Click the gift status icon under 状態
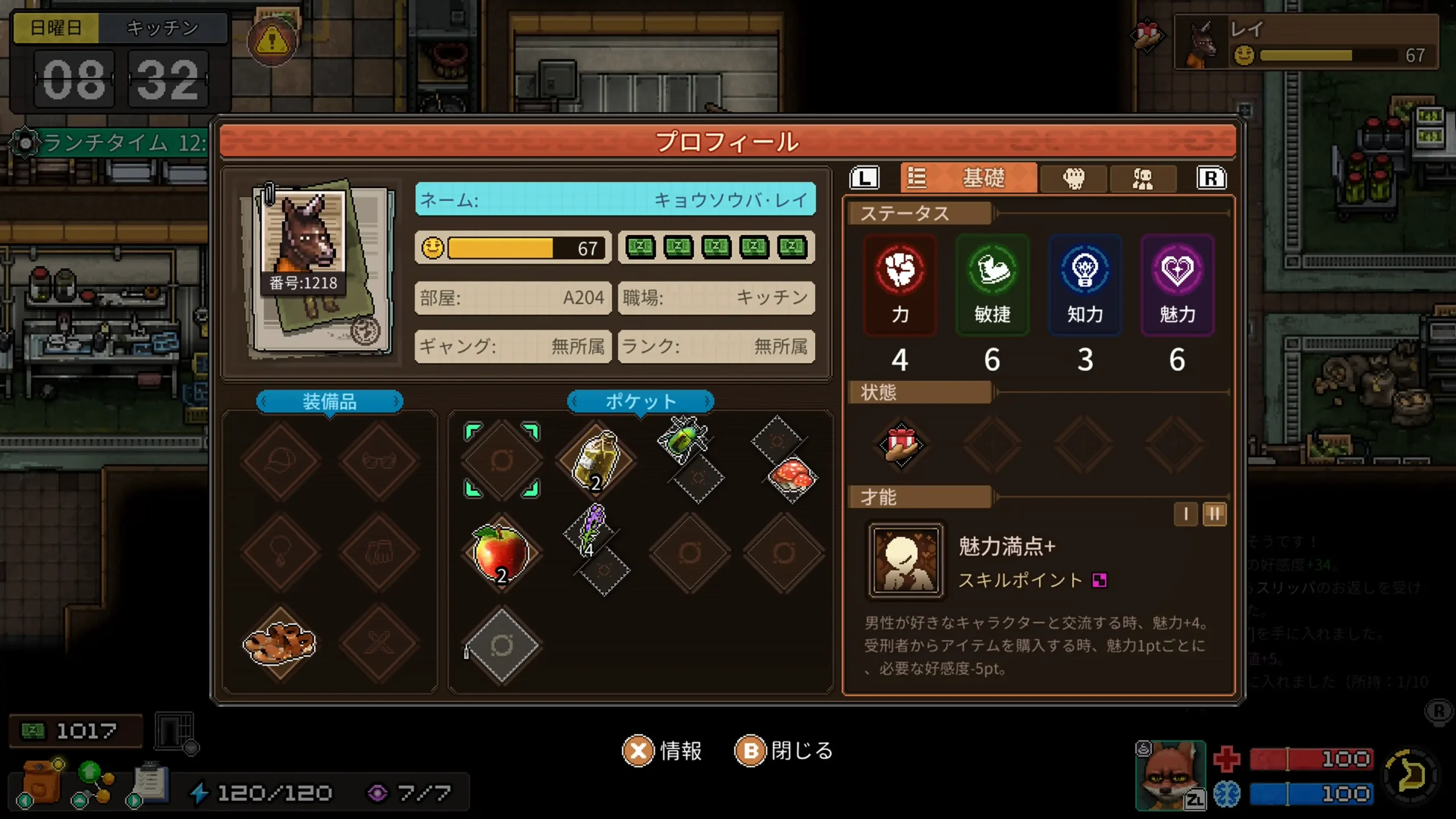Screen dimensions: 1456x819 point(900,444)
